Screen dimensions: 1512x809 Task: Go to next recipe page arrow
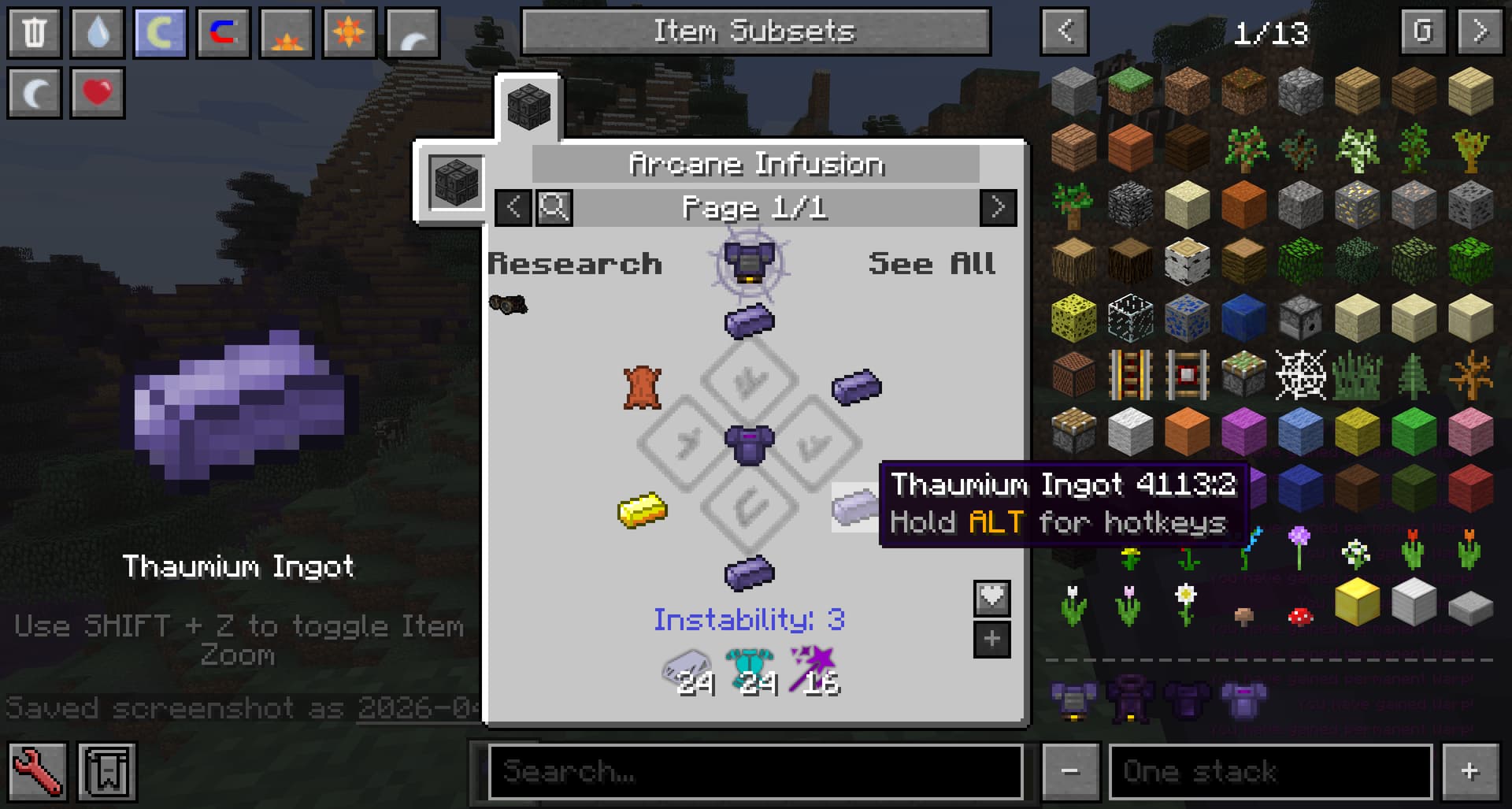(998, 208)
